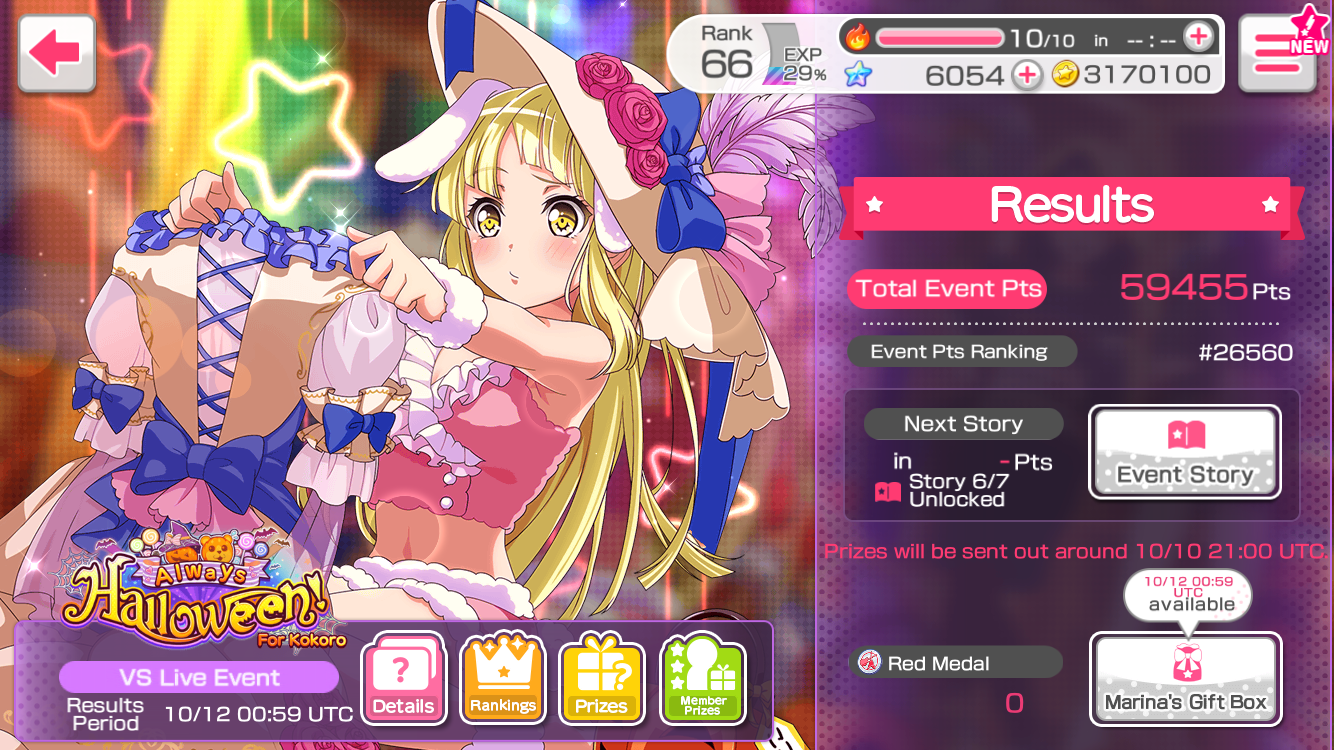Go back with the pink arrow button

(x=56, y=55)
